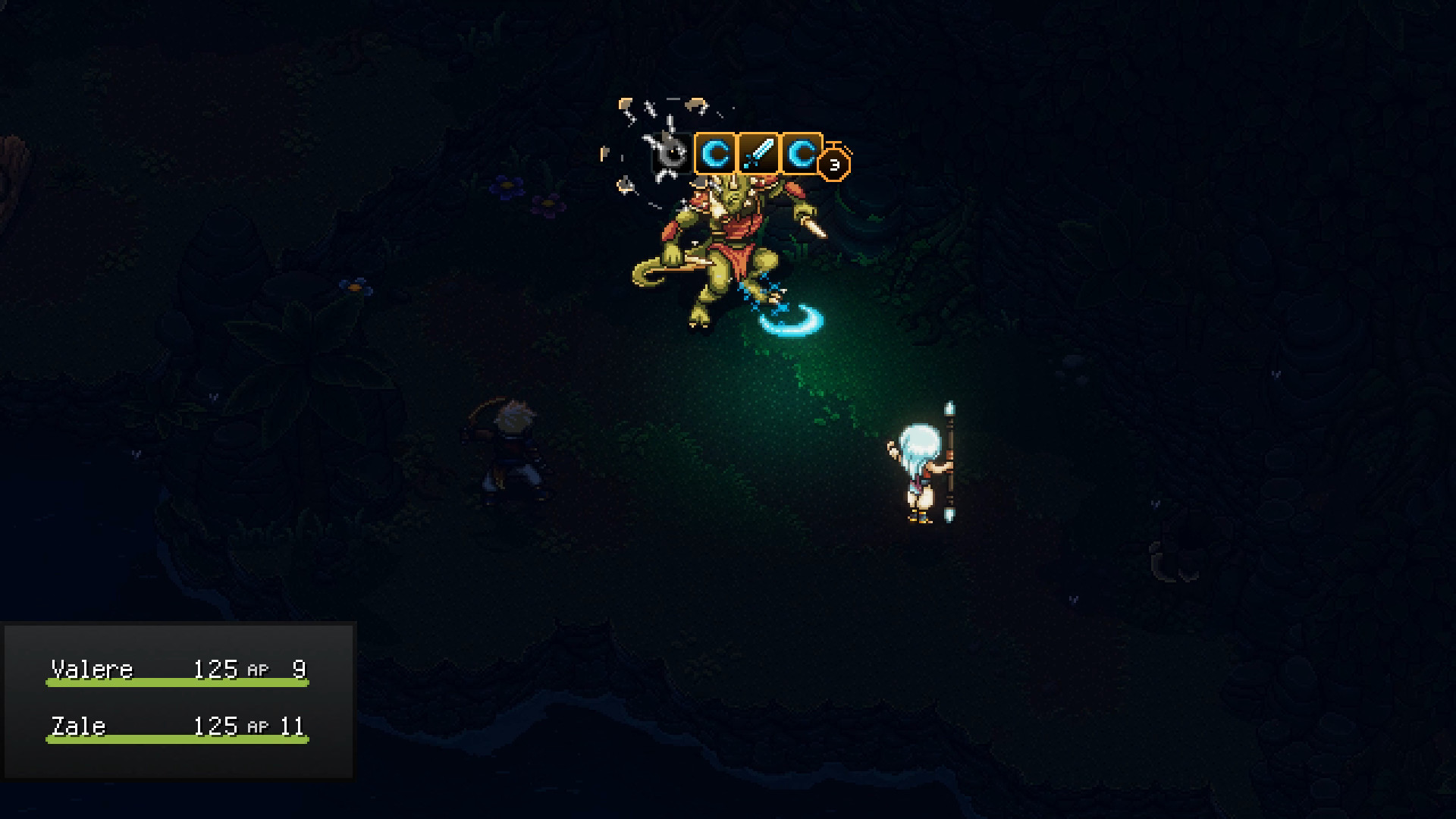Toggle targeting on the lizard enemy

(x=728, y=243)
